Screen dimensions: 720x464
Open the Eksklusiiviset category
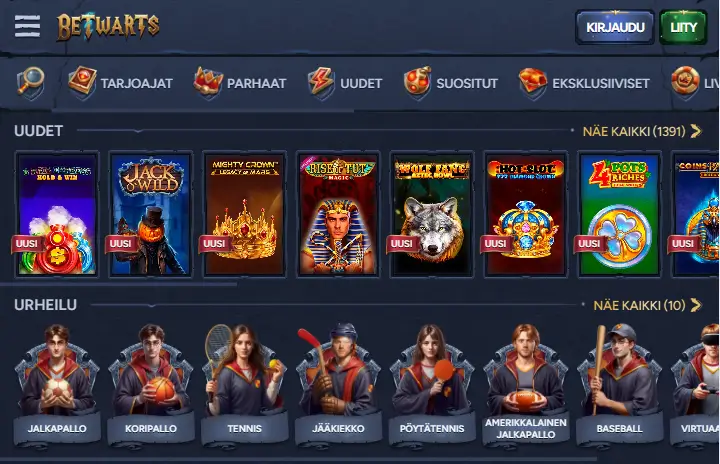pyautogui.click(x=584, y=83)
